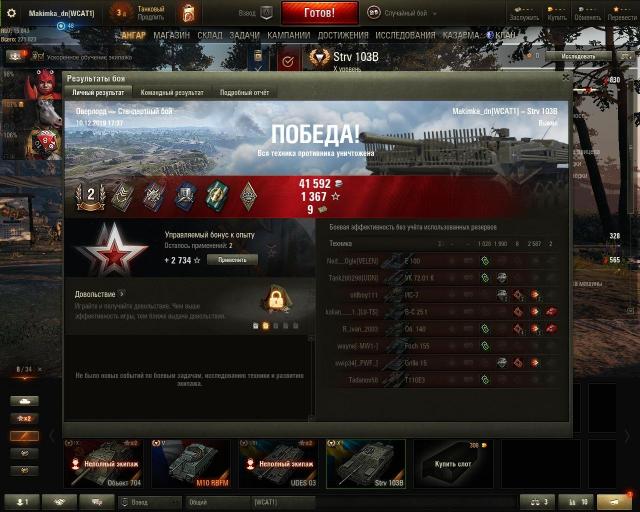Open the ИССЛЕДОВАНИЯ menu
Image resolution: width=640 pixels, height=512 pixels.
coord(406,35)
